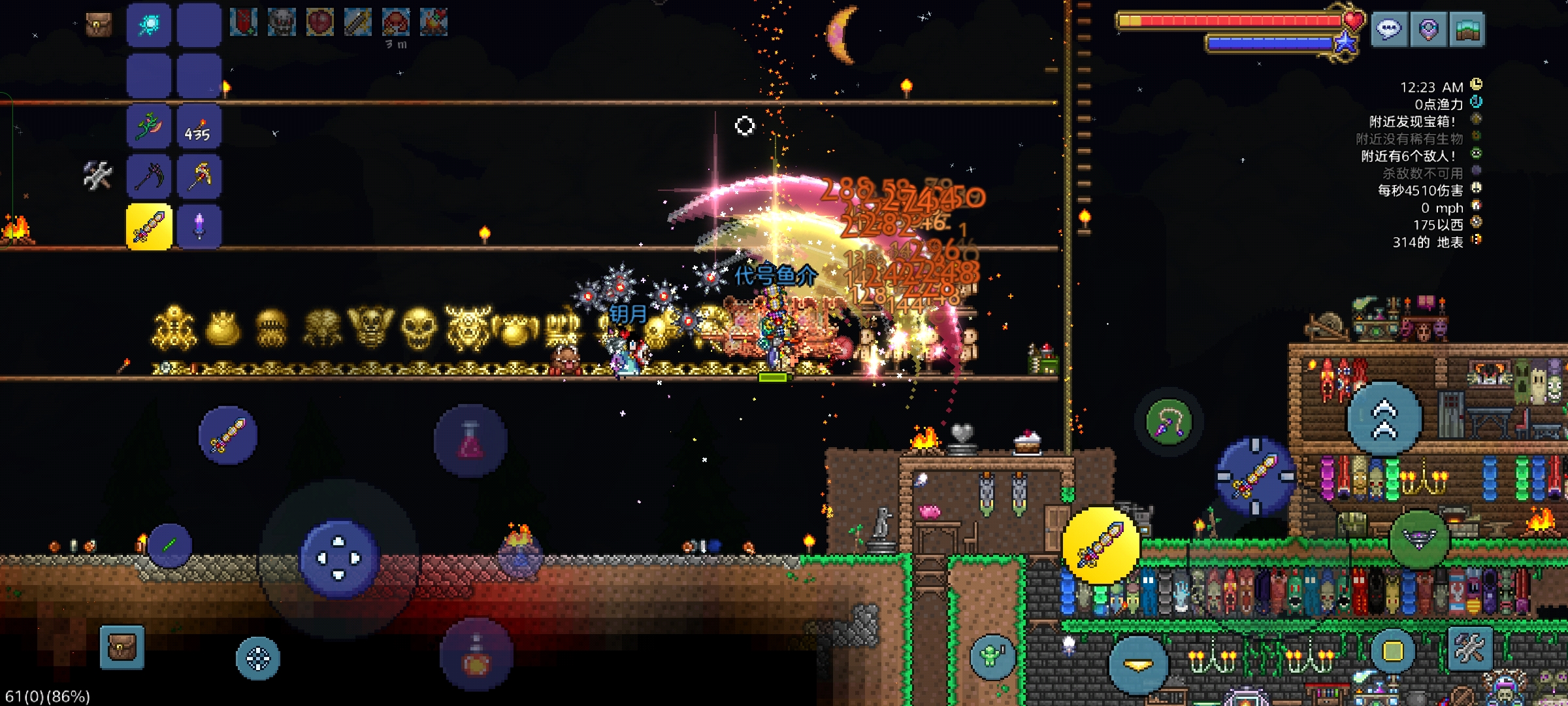Select the glowing cyan orb staff slot
The height and width of the screenshot is (706, 1568).
pyautogui.click(x=149, y=25)
